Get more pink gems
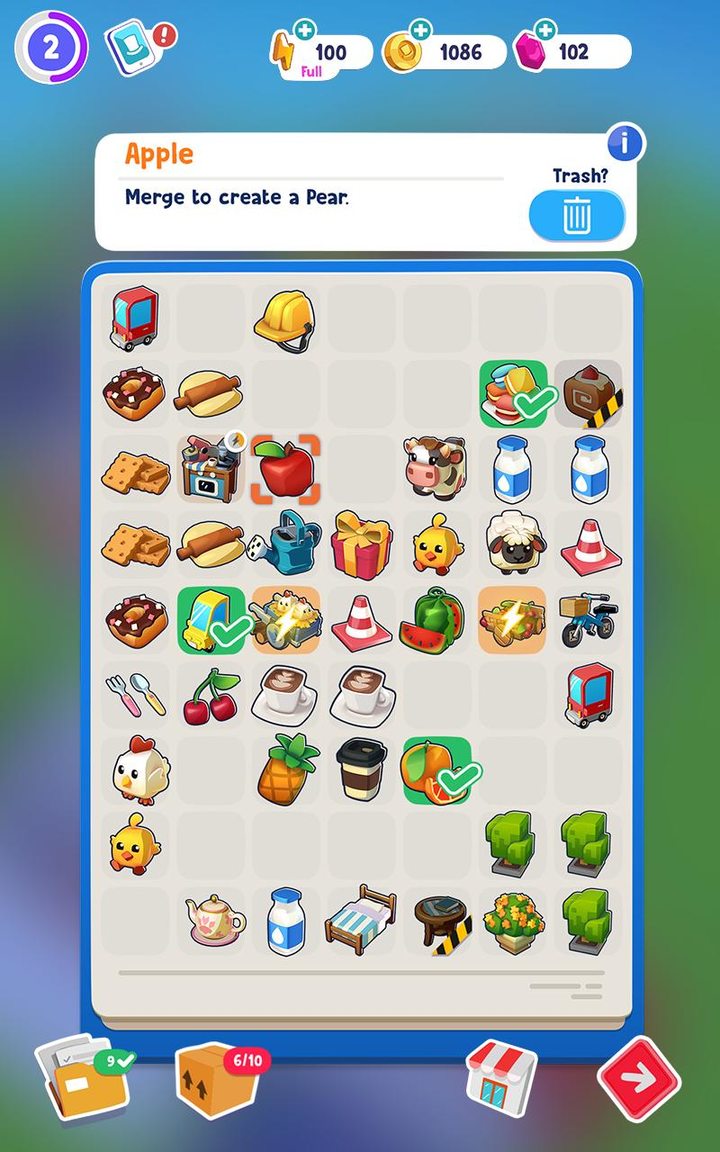720x1152 pixels. click(545, 31)
